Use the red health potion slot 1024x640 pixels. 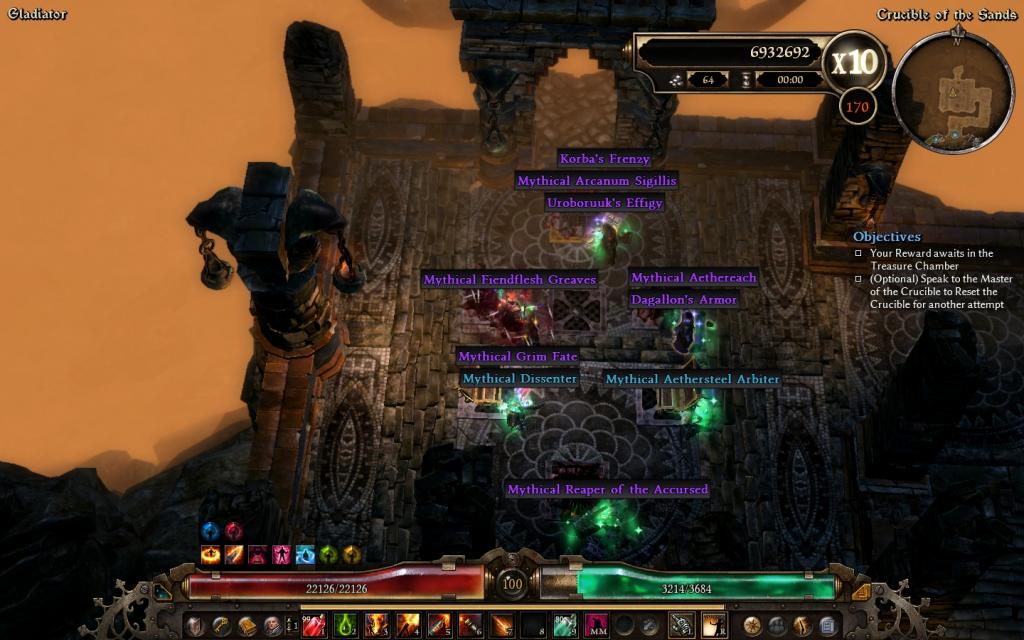(x=314, y=626)
